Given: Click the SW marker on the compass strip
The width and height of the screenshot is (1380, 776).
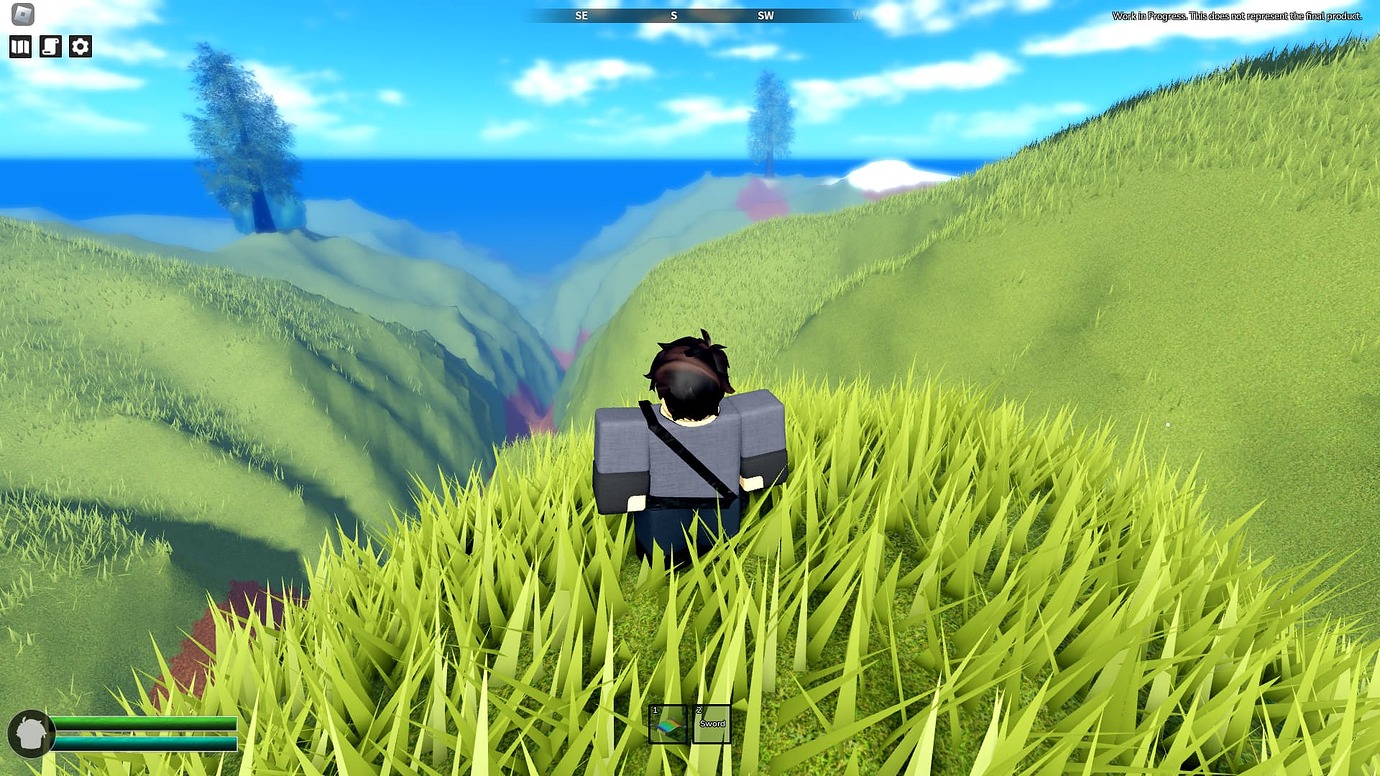Looking at the screenshot, I should pyautogui.click(x=766, y=14).
